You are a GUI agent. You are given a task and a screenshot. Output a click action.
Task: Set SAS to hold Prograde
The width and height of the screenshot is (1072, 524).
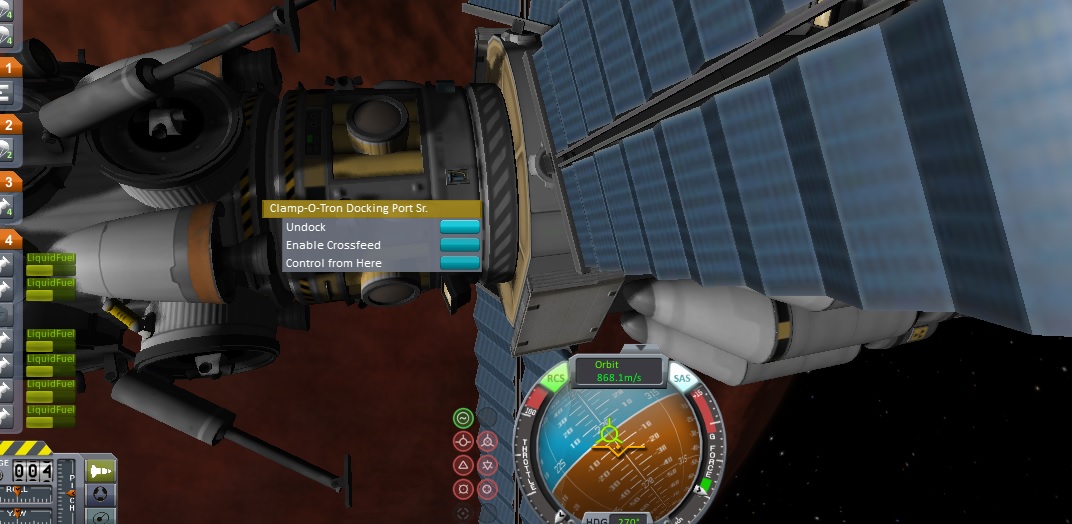(x=463, y=441)
